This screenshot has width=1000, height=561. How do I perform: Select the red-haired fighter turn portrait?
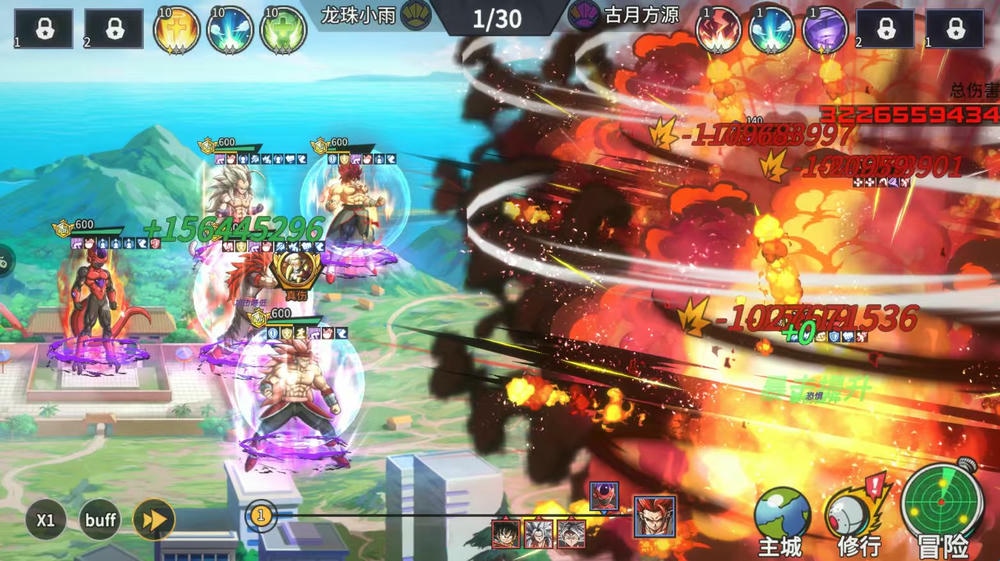point(654,516)
